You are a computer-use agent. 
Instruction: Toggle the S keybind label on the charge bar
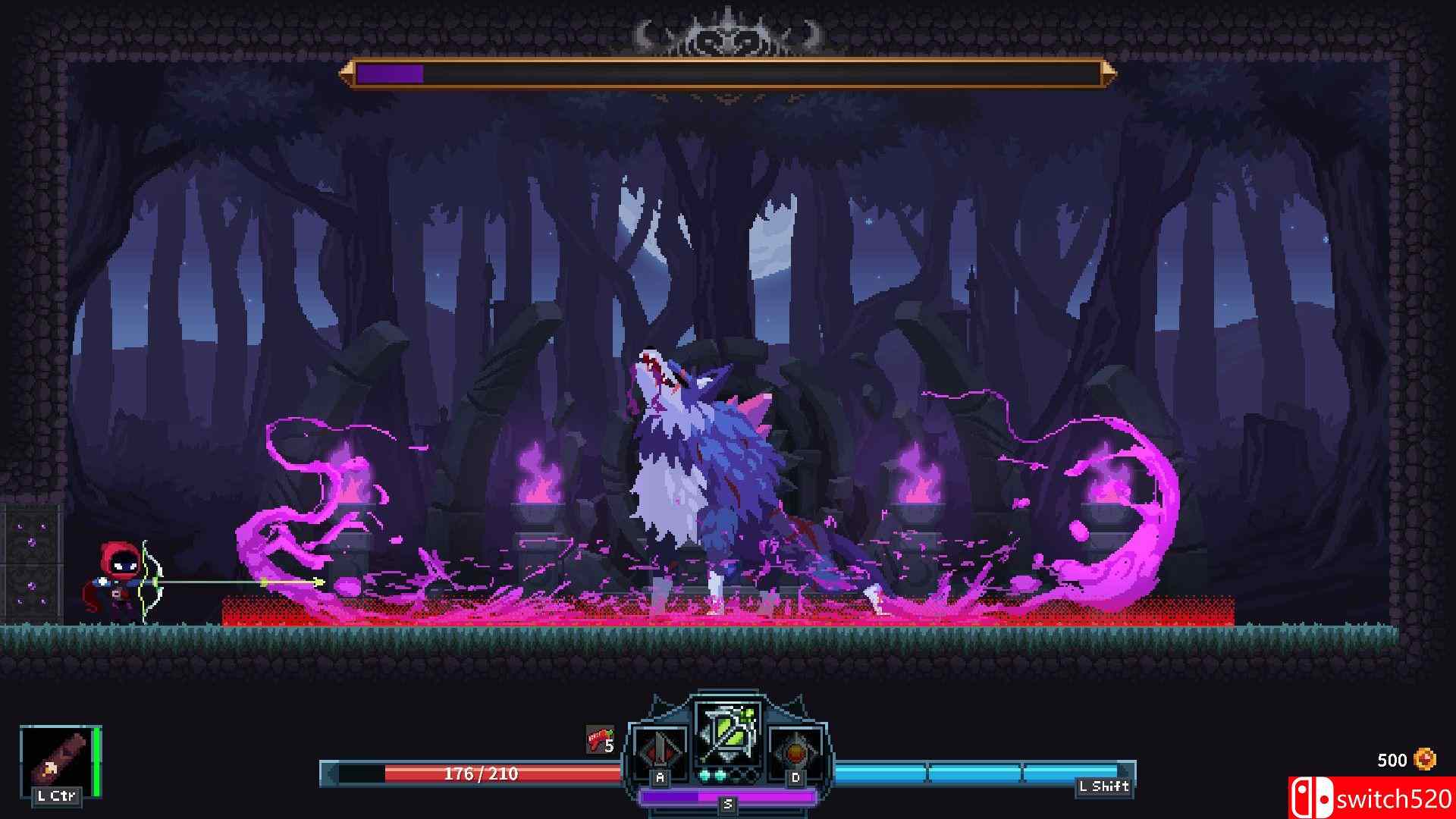point(726,805)
